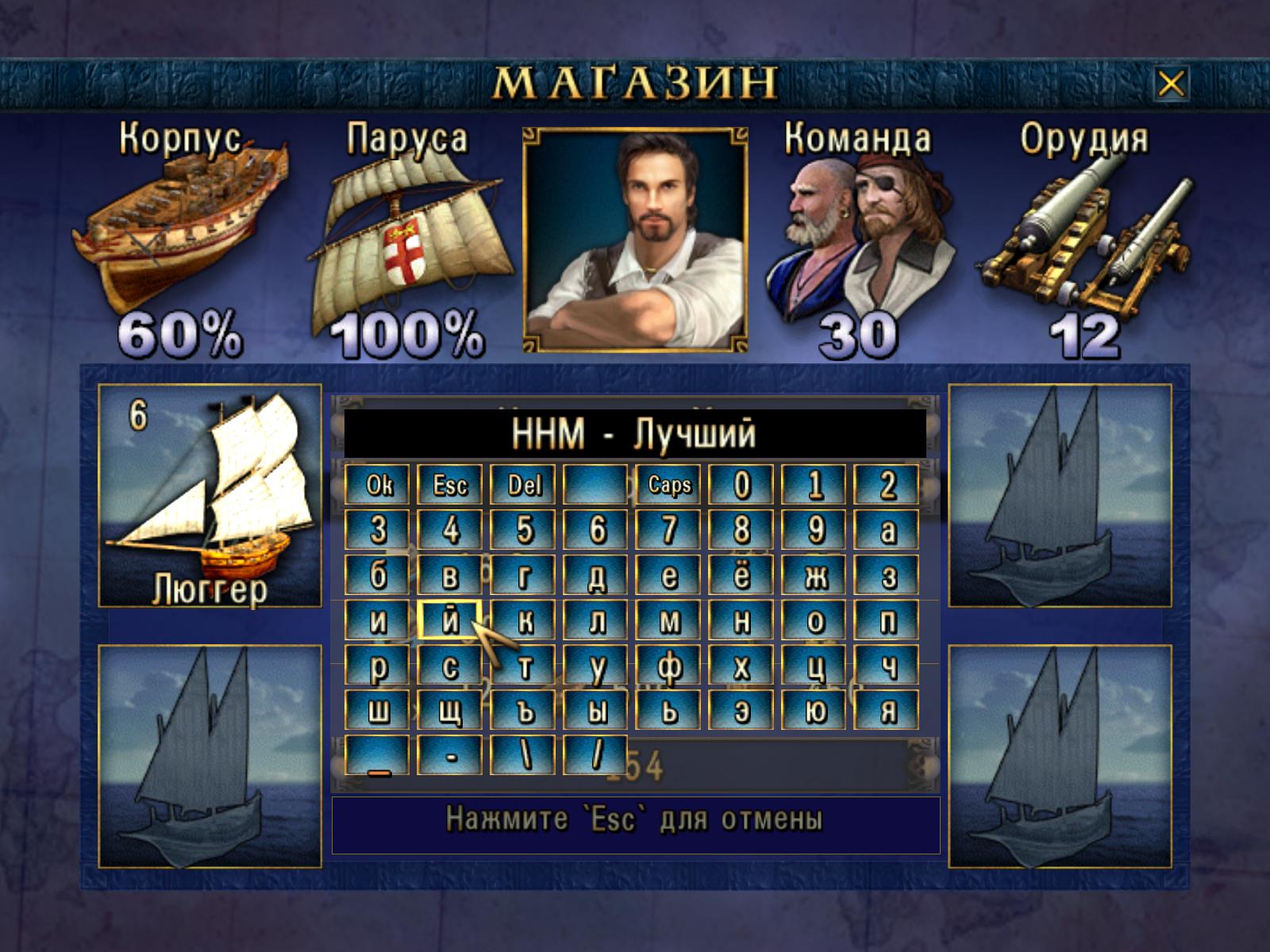Viewport: 1270px width, 952px height.
Task: Select the digit 7 key
Action: pos(669,530)
